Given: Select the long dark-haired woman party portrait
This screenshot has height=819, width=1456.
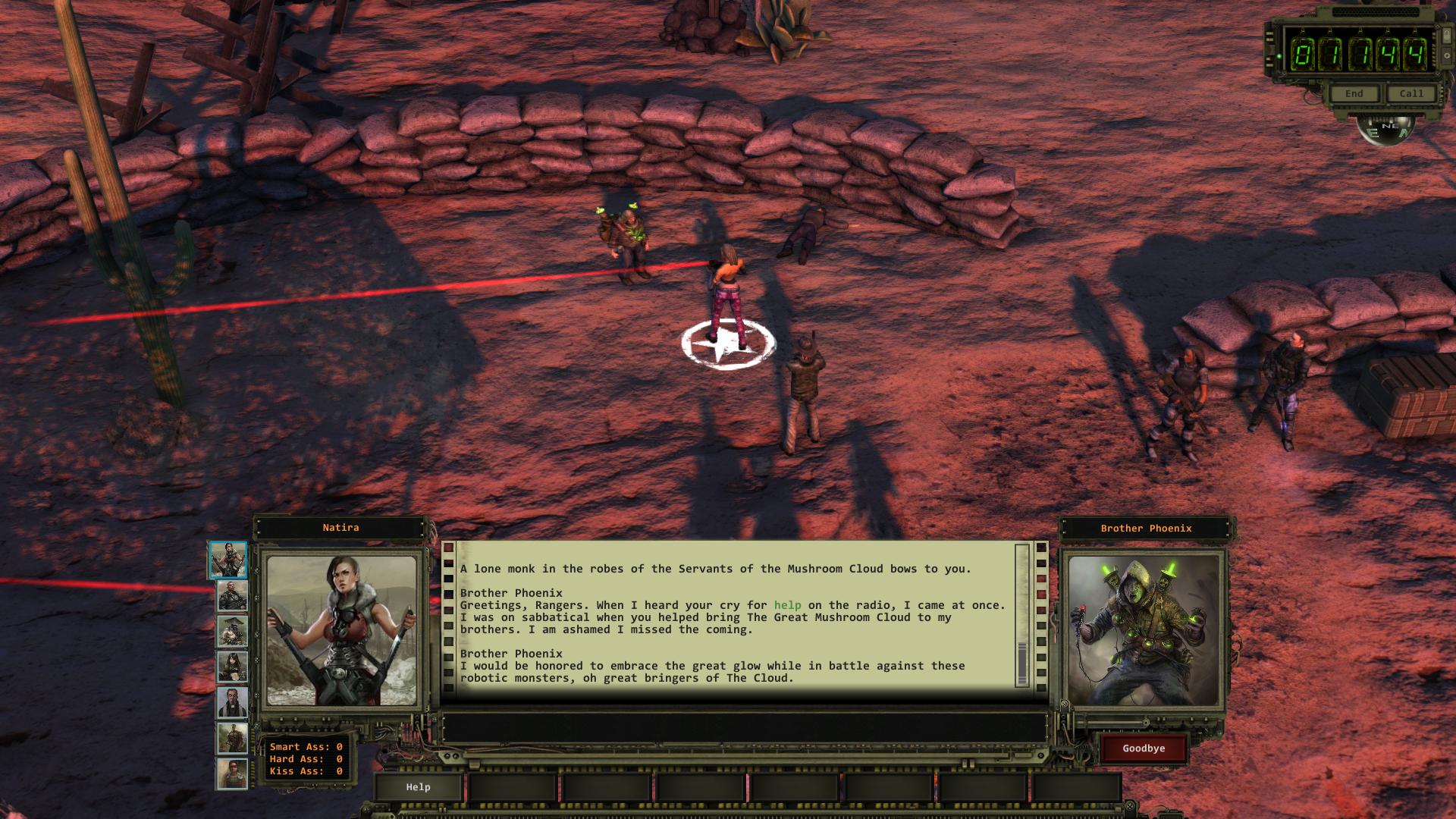Looking at the screenshot, I should (x=232, y=667).
